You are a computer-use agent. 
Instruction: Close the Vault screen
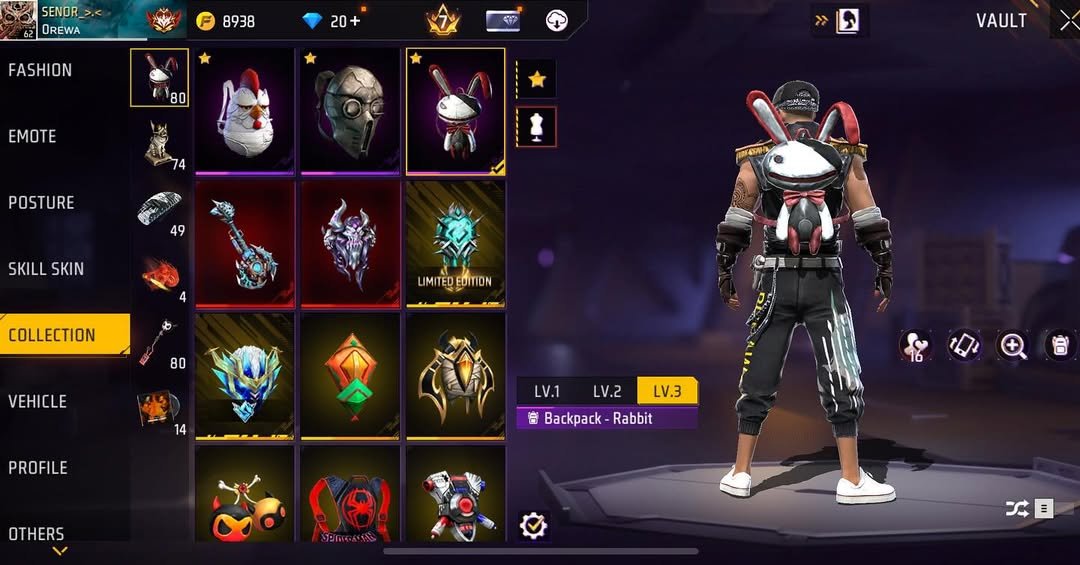point(1066,21)
